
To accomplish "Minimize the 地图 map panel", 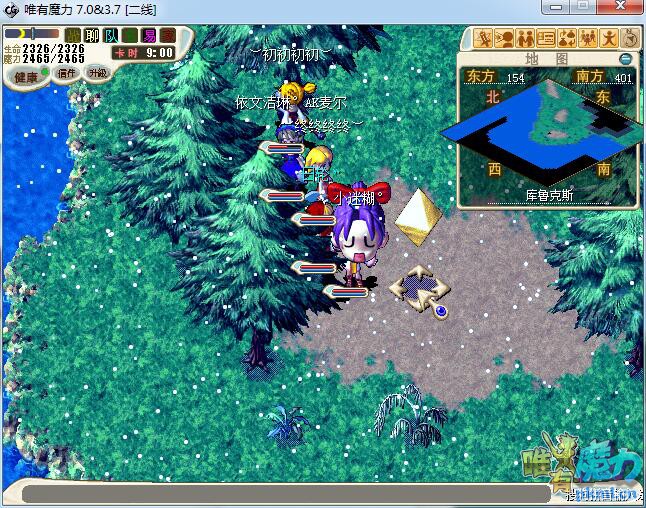I will (x=625, y=59).
